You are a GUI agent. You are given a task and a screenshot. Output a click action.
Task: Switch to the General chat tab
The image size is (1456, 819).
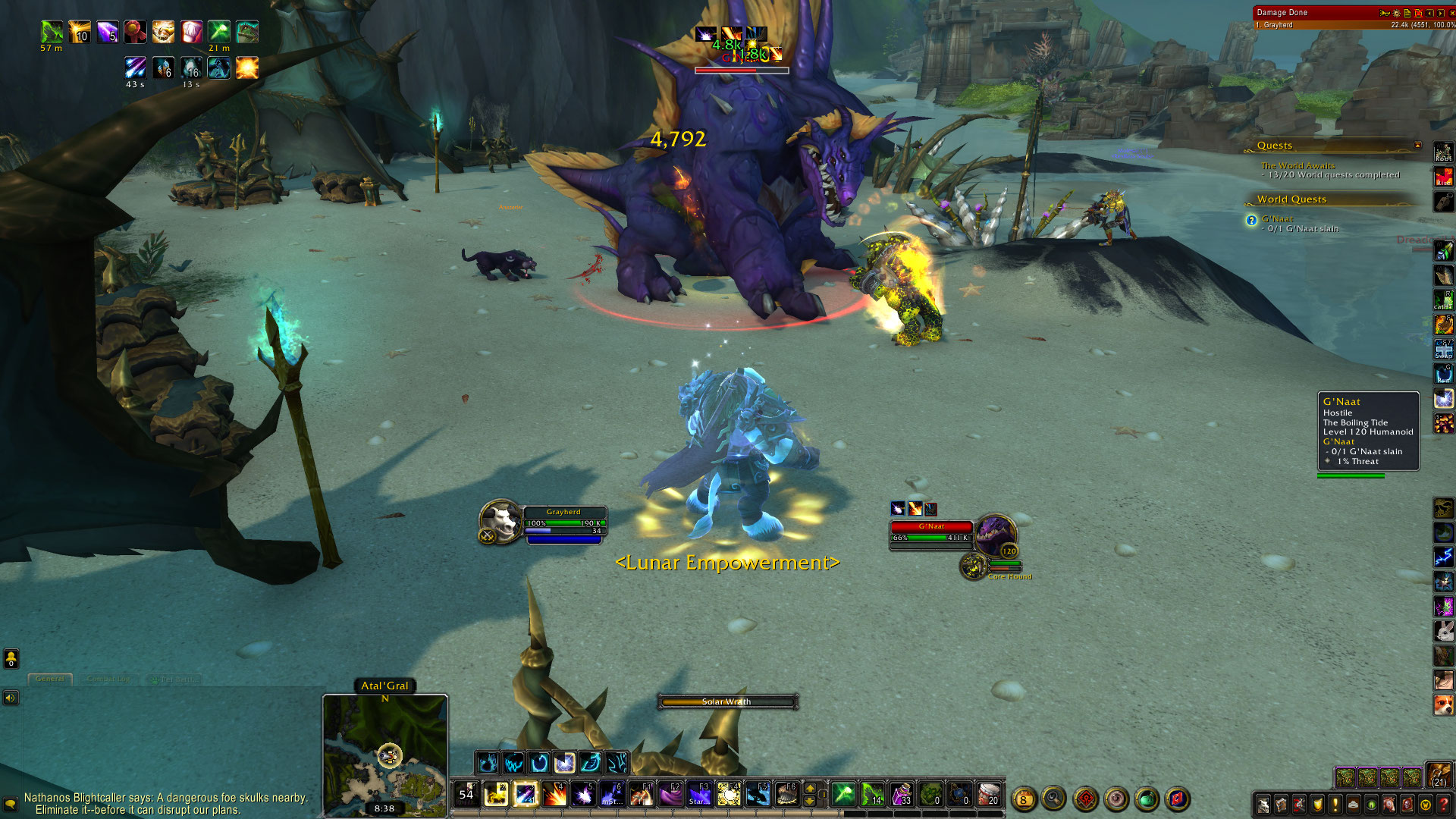pos(50,679)
